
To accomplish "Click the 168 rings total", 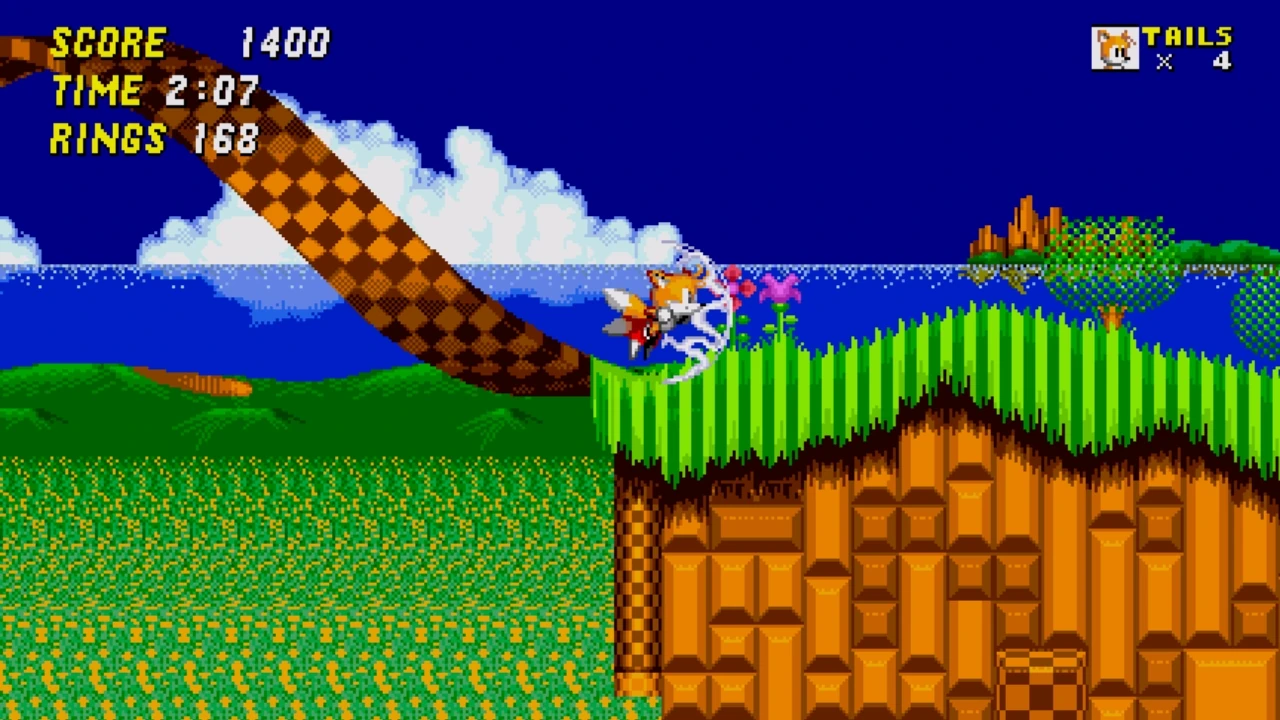I will (226, 140).
